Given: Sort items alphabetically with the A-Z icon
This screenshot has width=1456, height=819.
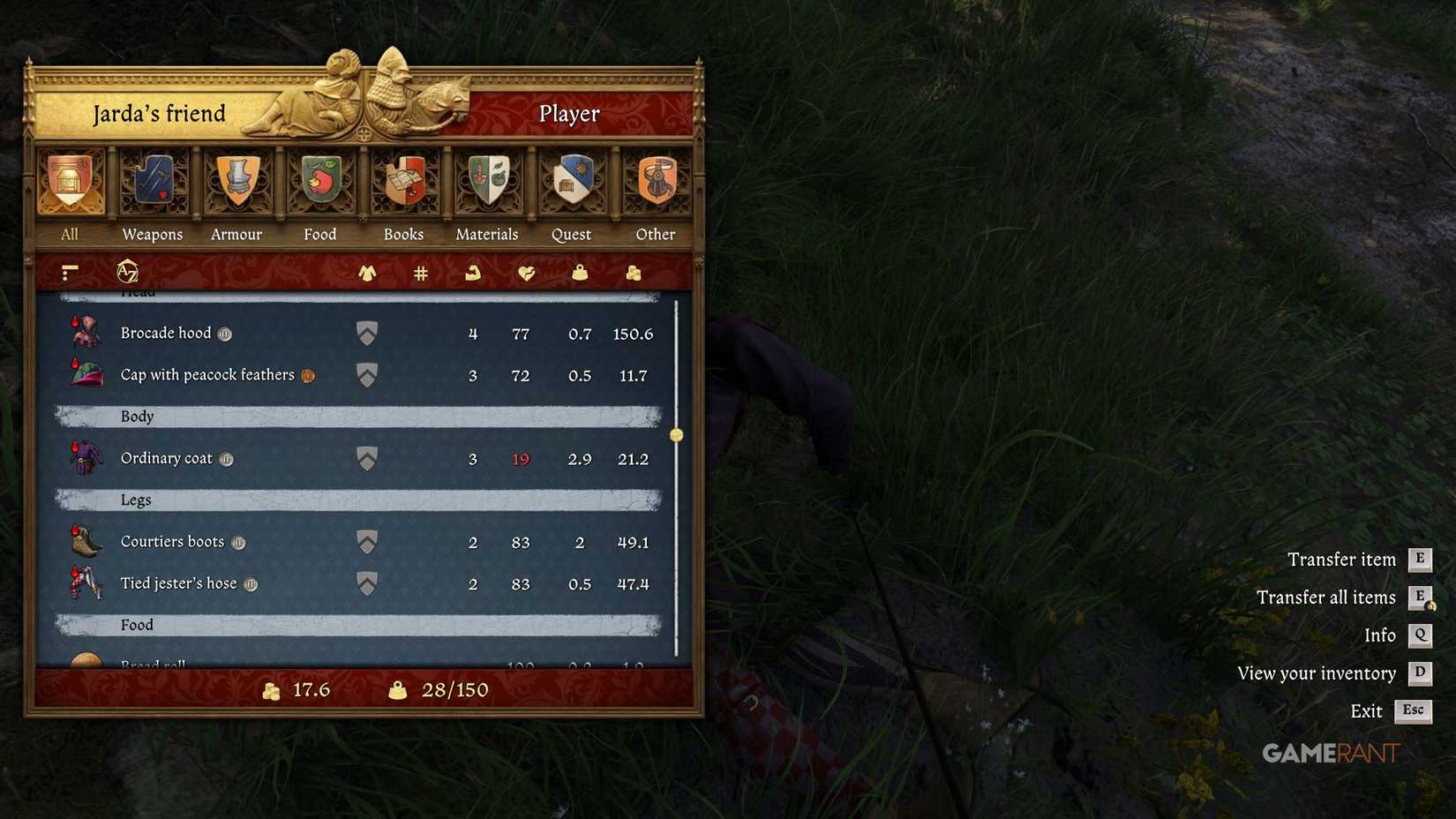Looking at the screenshot, I should click(x=128, y=272).
